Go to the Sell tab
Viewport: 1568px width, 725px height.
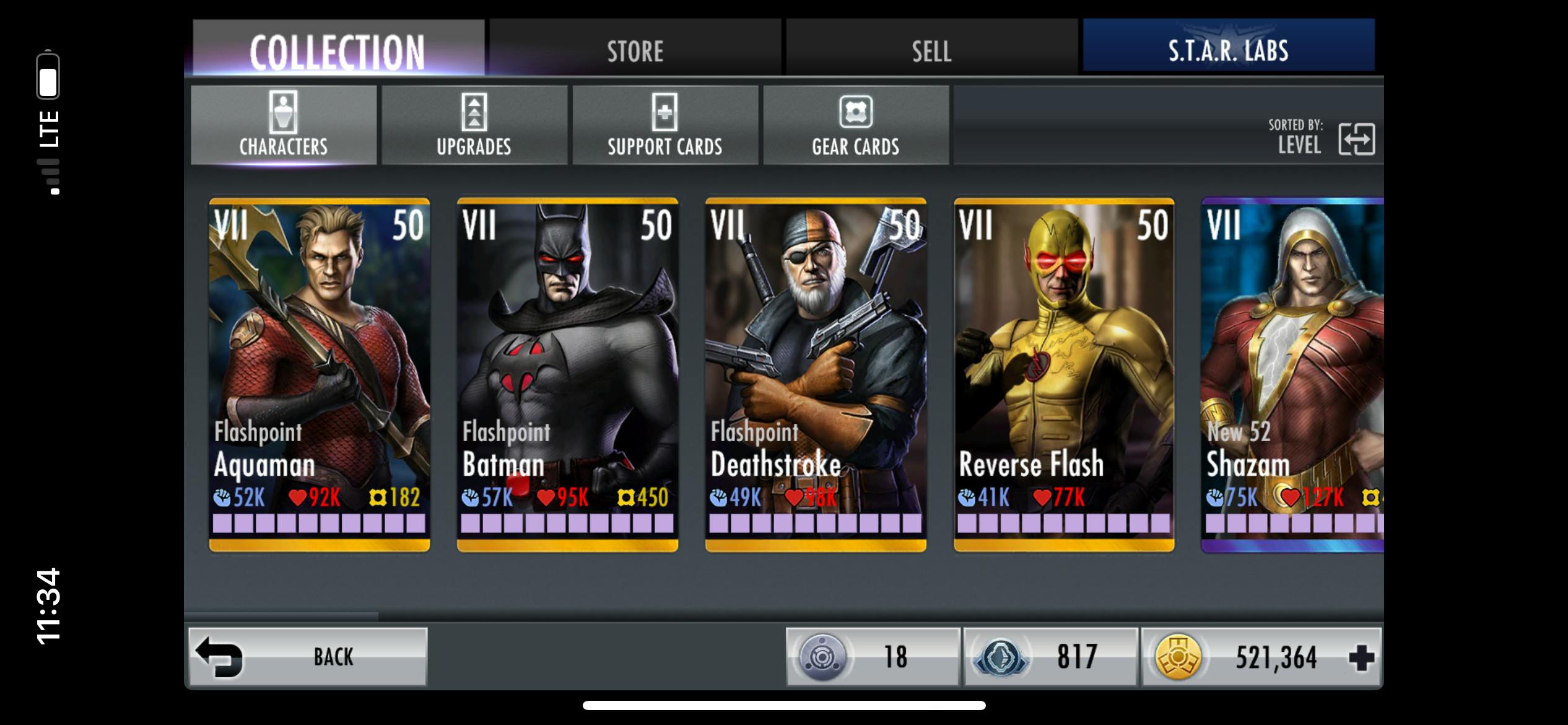click(931, 48)
